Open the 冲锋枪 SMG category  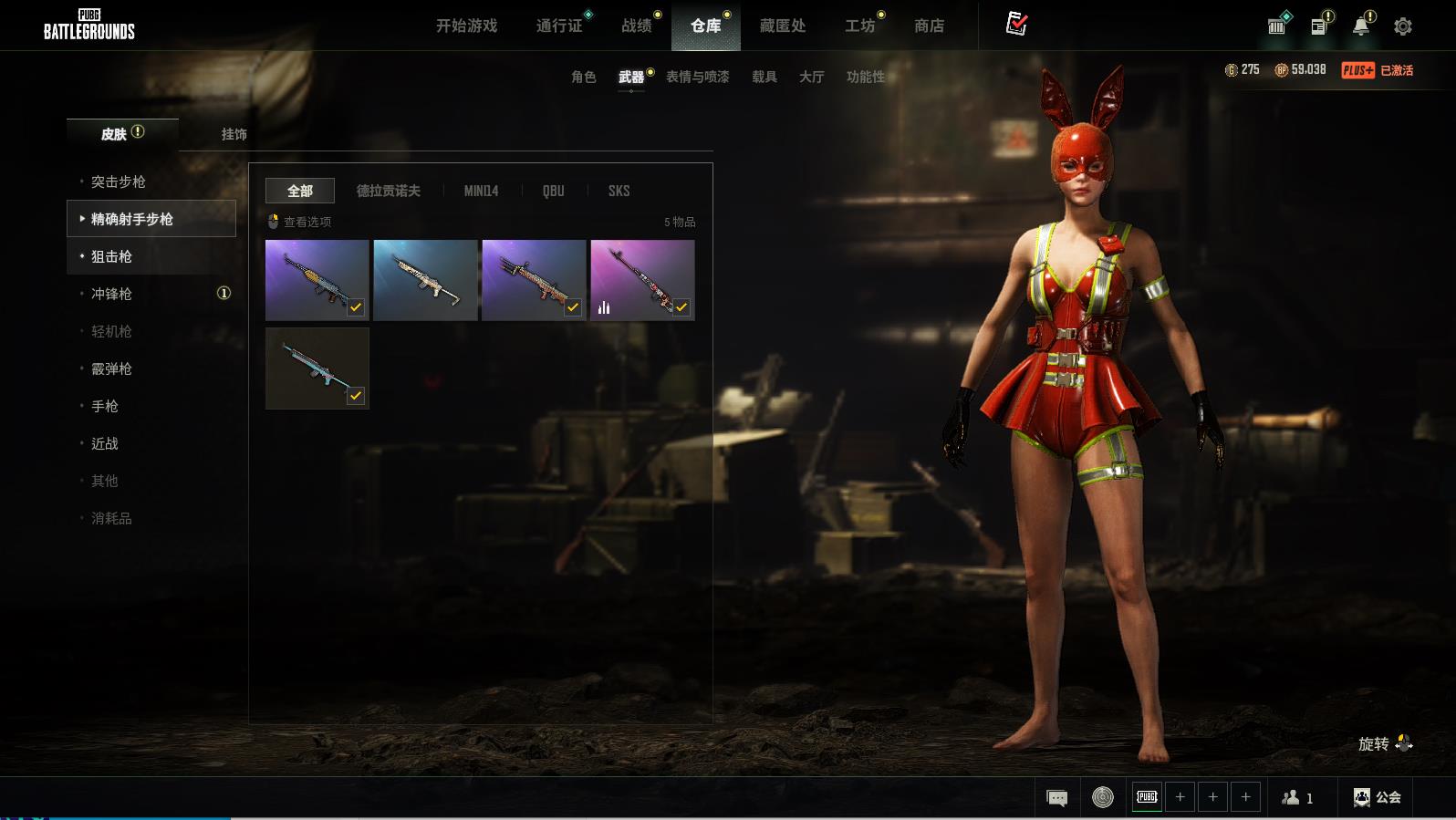point(111,294)
